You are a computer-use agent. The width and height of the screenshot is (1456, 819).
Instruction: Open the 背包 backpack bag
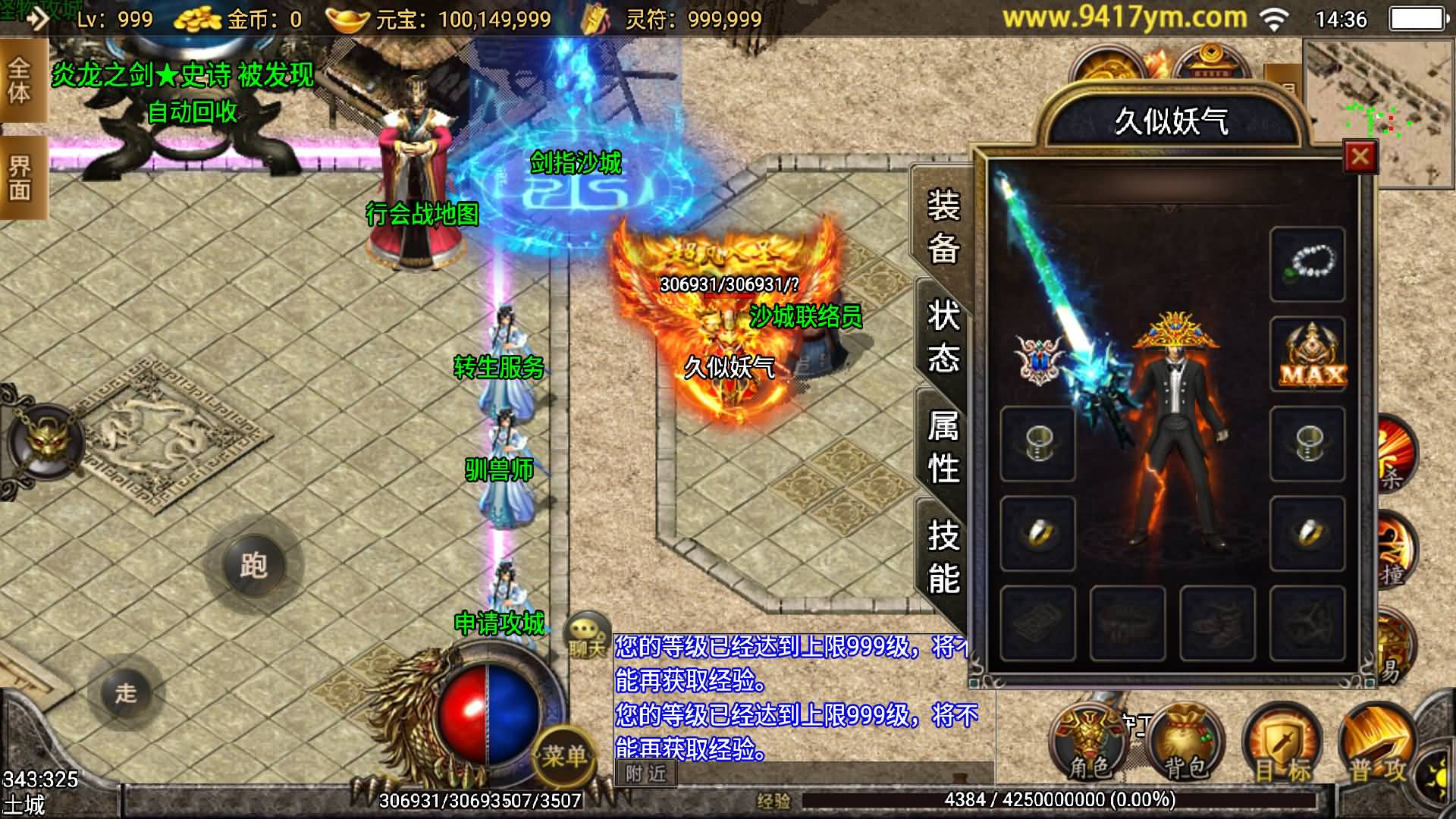[x=1185, y=745]
